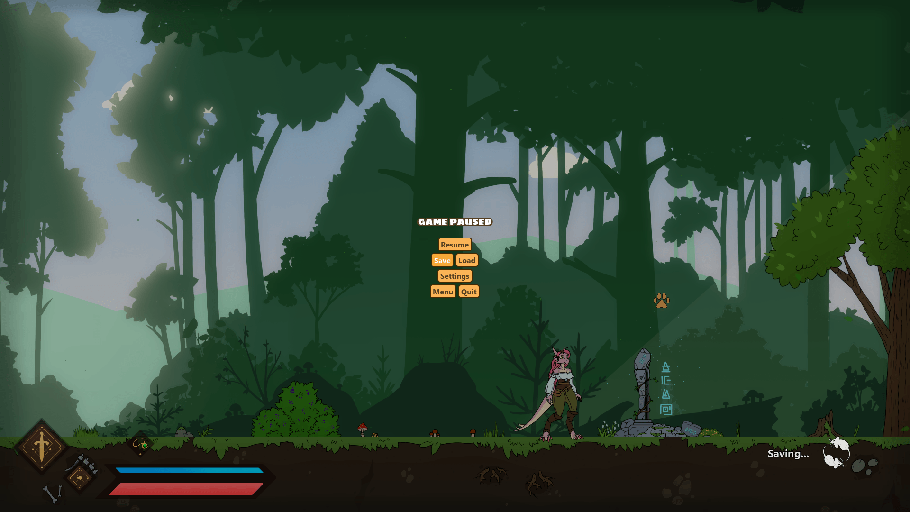Load a saved game
910x512 pixels.
(467, 260)
